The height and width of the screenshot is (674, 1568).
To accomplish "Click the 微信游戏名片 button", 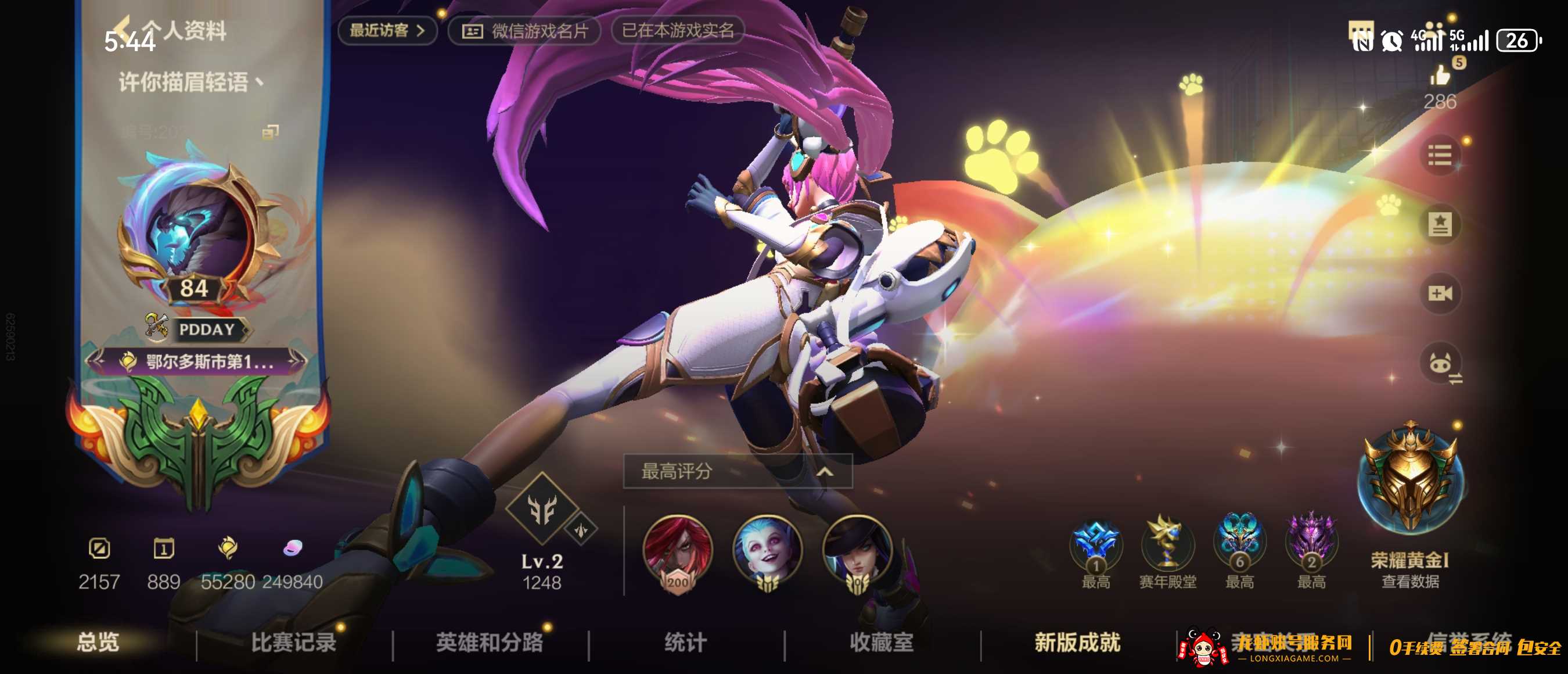I will coord(527,31).
